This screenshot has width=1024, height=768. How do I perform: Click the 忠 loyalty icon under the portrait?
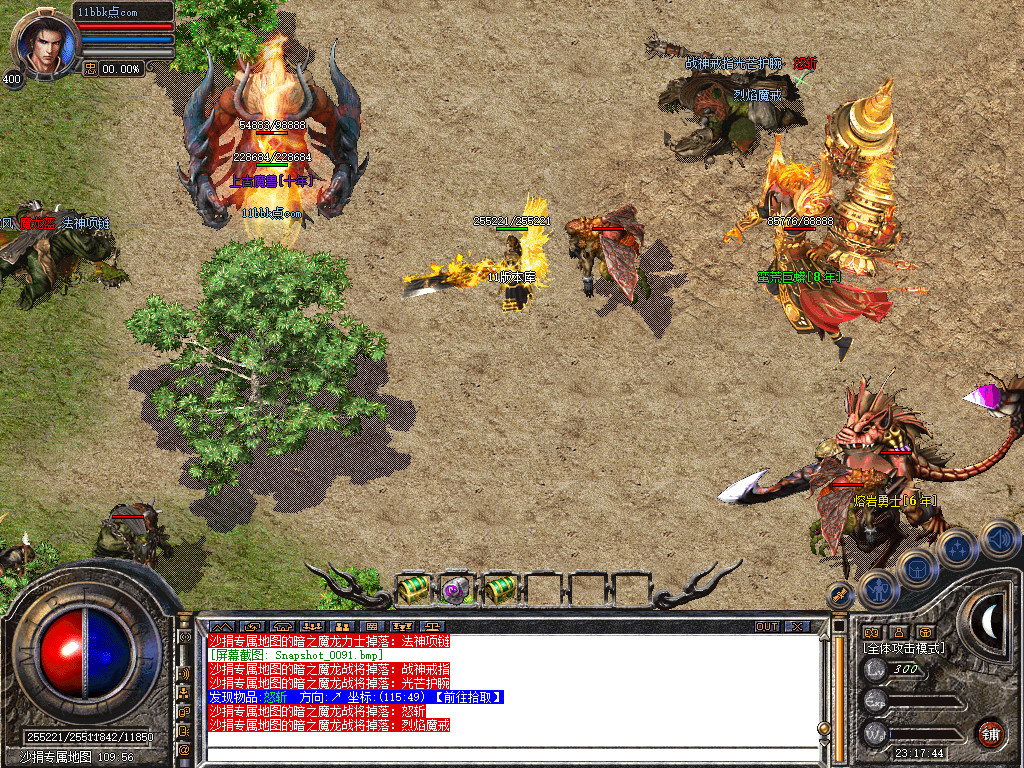[x=90, y=68]
